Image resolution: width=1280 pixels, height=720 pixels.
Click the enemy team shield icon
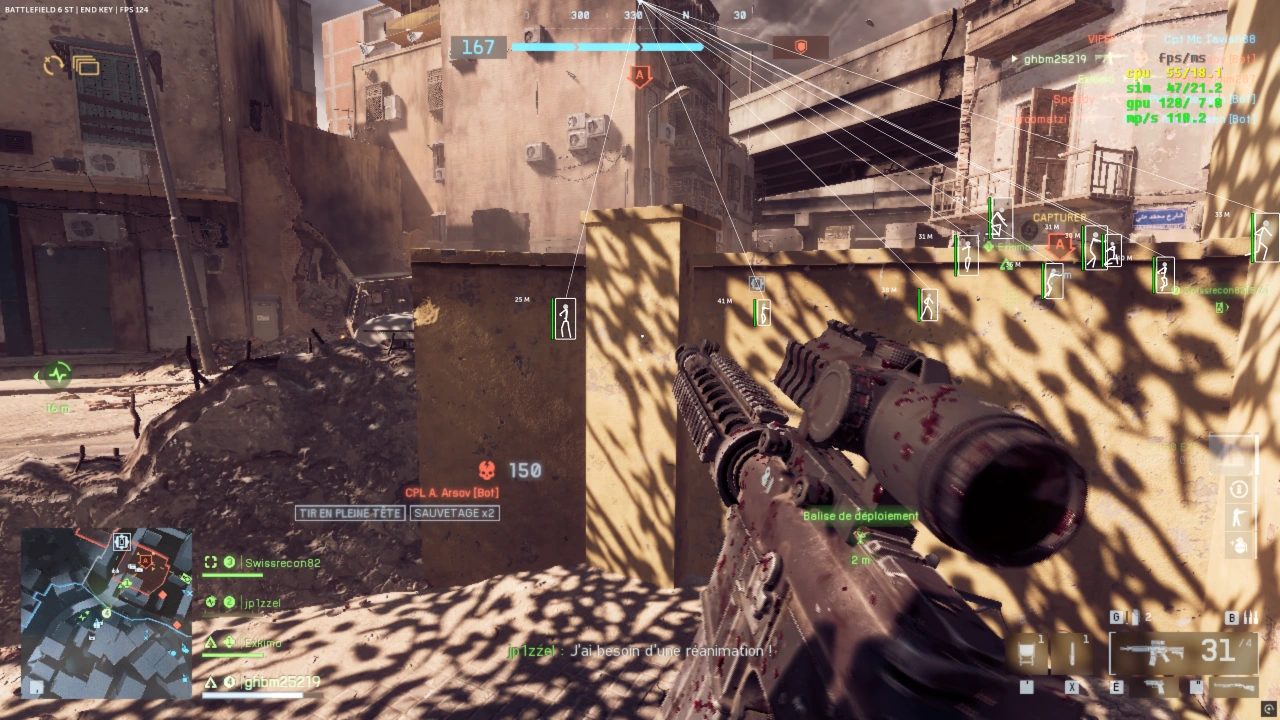pos(800,47)
